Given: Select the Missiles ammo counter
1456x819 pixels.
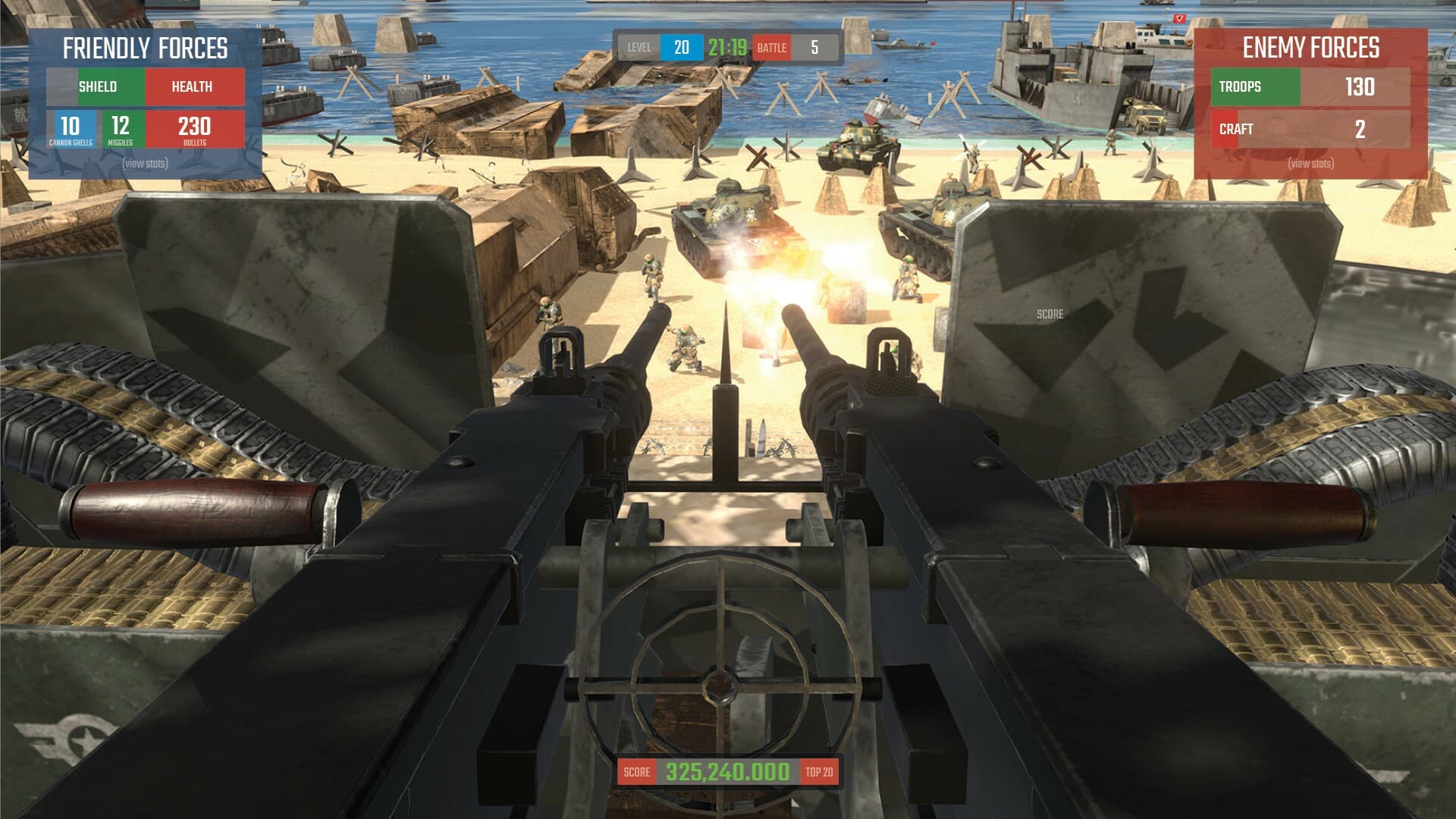Looking at the screenshot, I should (121, 129).
